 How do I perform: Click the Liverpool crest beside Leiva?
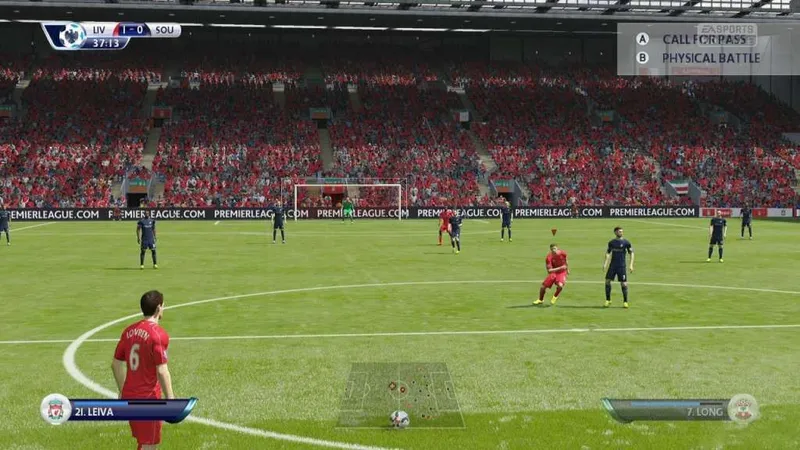[x=55, y=409]
